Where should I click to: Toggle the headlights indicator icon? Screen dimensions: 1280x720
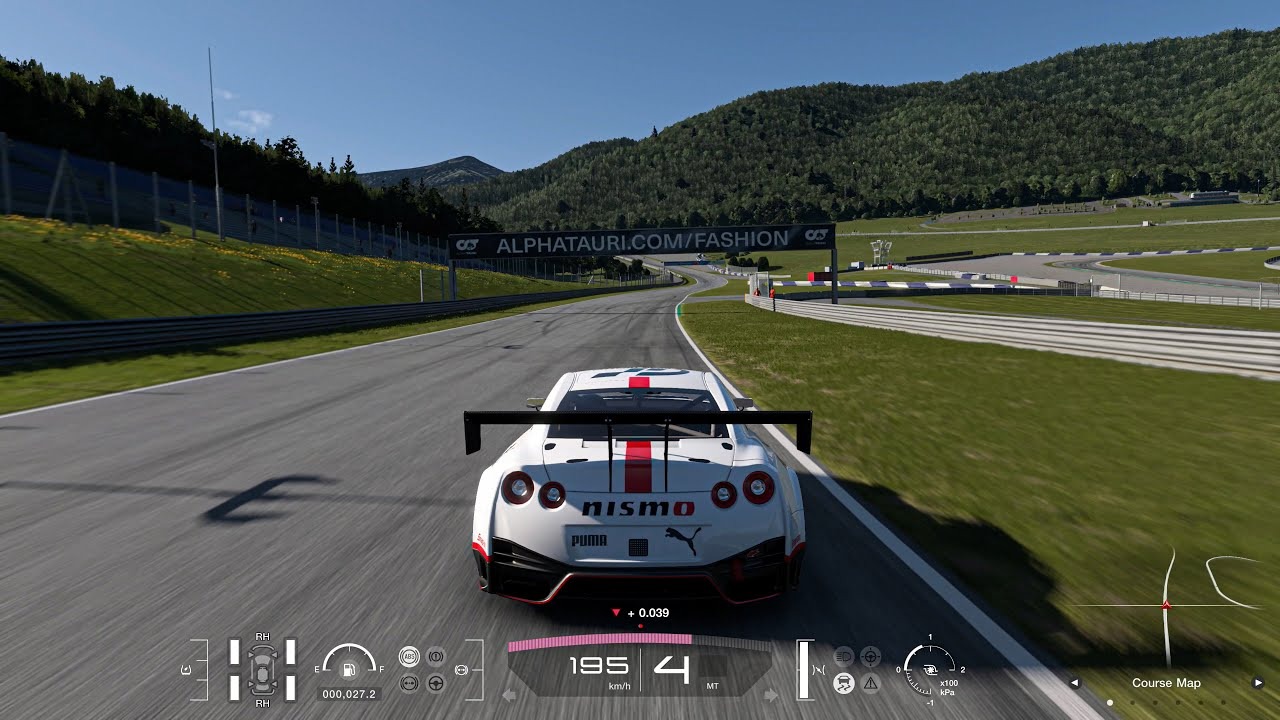tap(844, 657)
